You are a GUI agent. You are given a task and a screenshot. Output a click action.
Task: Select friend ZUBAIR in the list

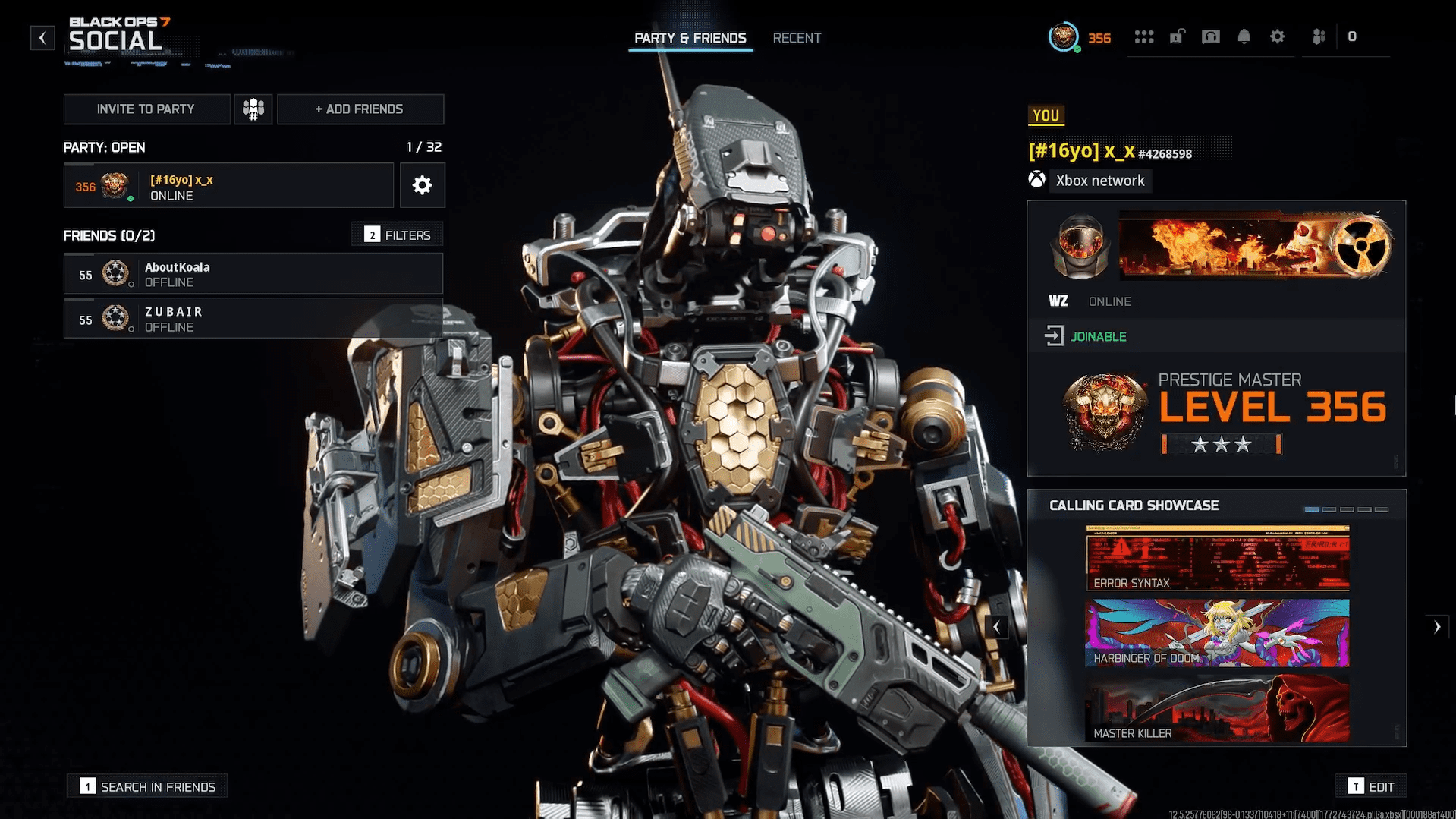click(253, 319)
